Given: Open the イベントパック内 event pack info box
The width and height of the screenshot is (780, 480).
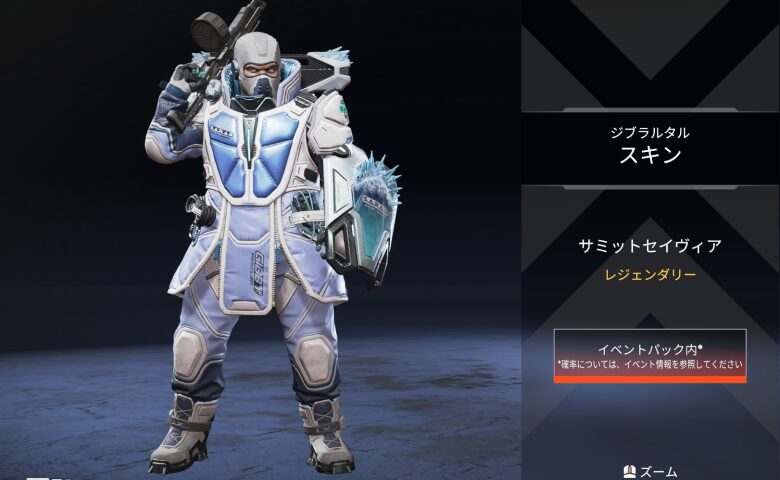Looking at the screenshot, I should click(x=650, y=356).
